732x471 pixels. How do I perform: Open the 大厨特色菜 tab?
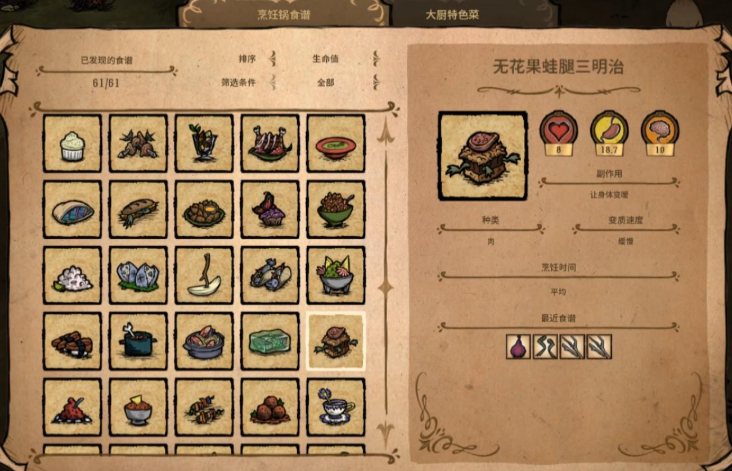pos(452,15)
